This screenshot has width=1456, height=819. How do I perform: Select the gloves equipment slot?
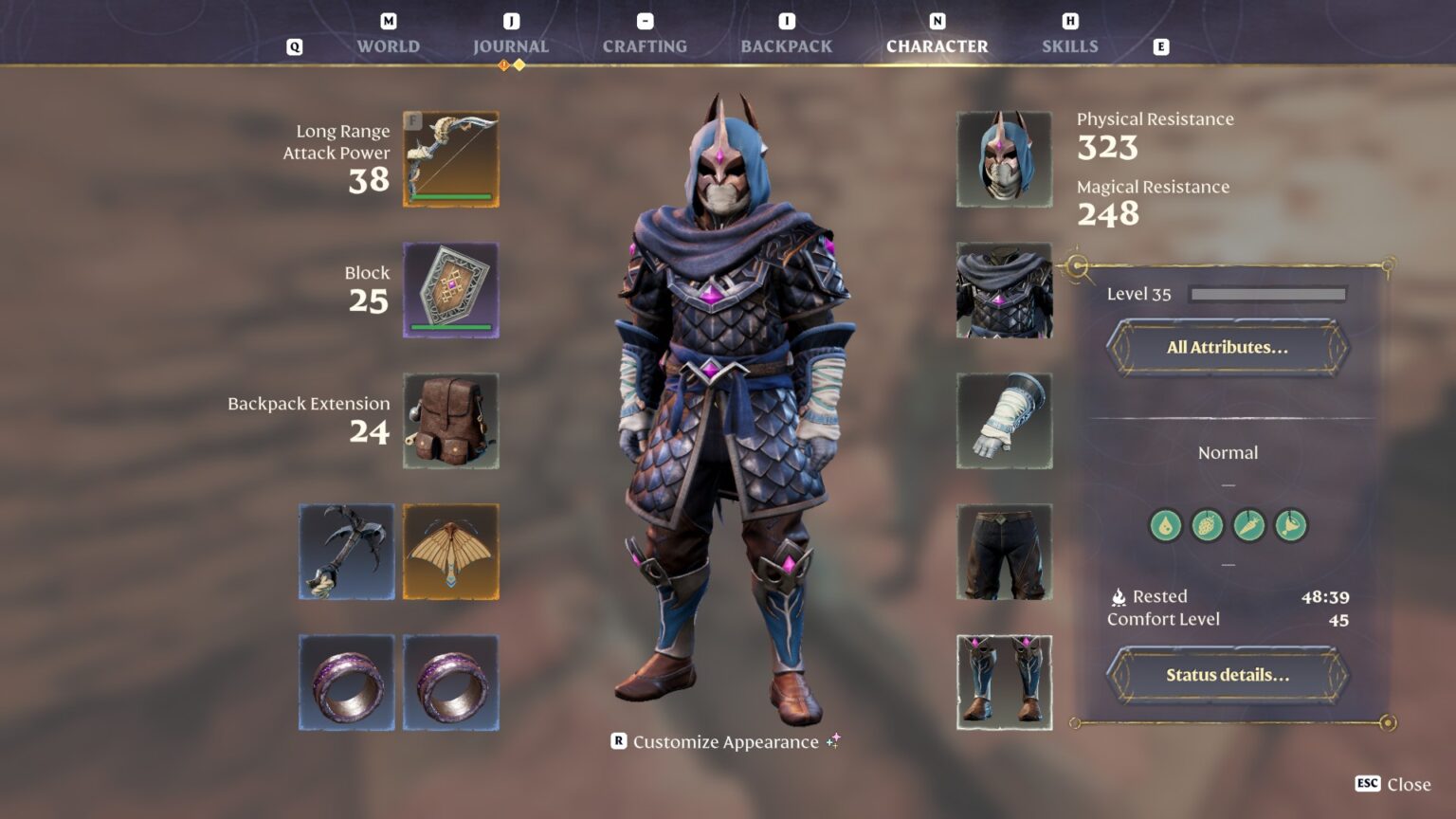[x=1005, y=422]
